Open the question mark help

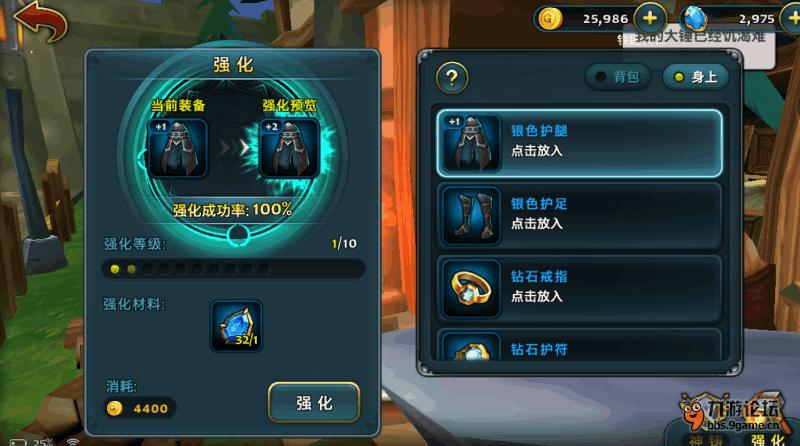click(453, 78)
